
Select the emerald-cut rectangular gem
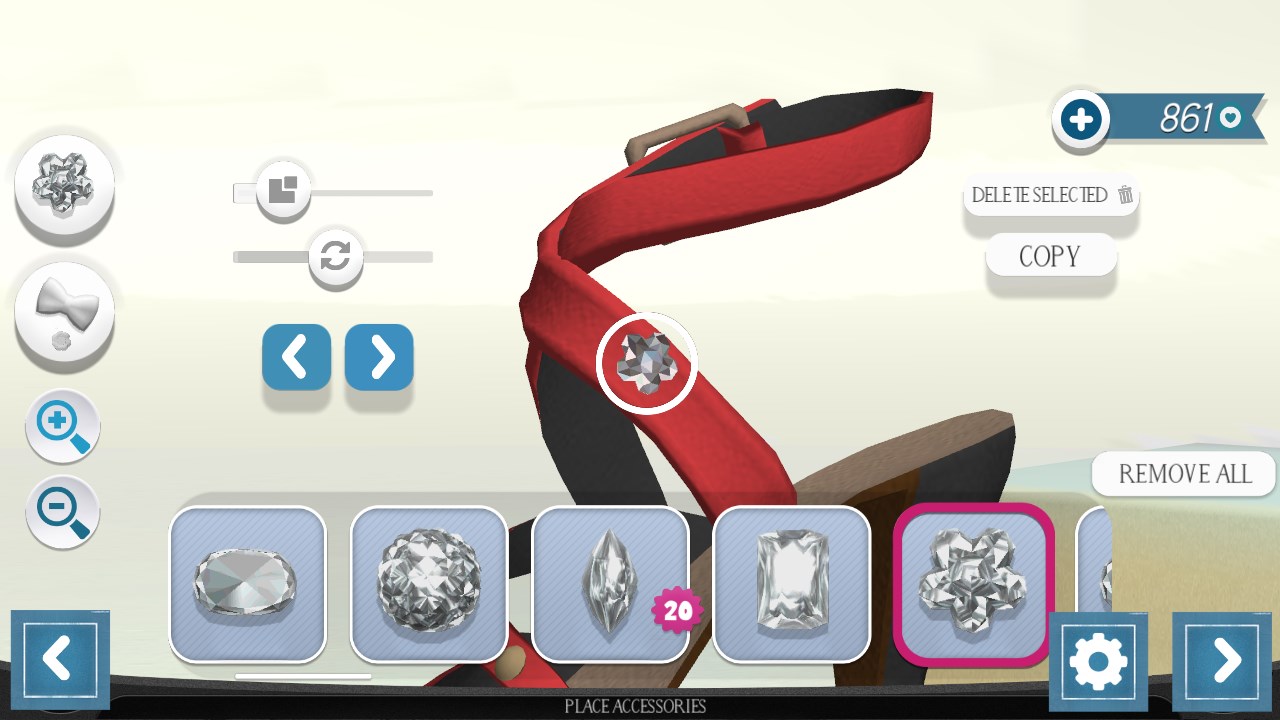(x=793, y=583)
